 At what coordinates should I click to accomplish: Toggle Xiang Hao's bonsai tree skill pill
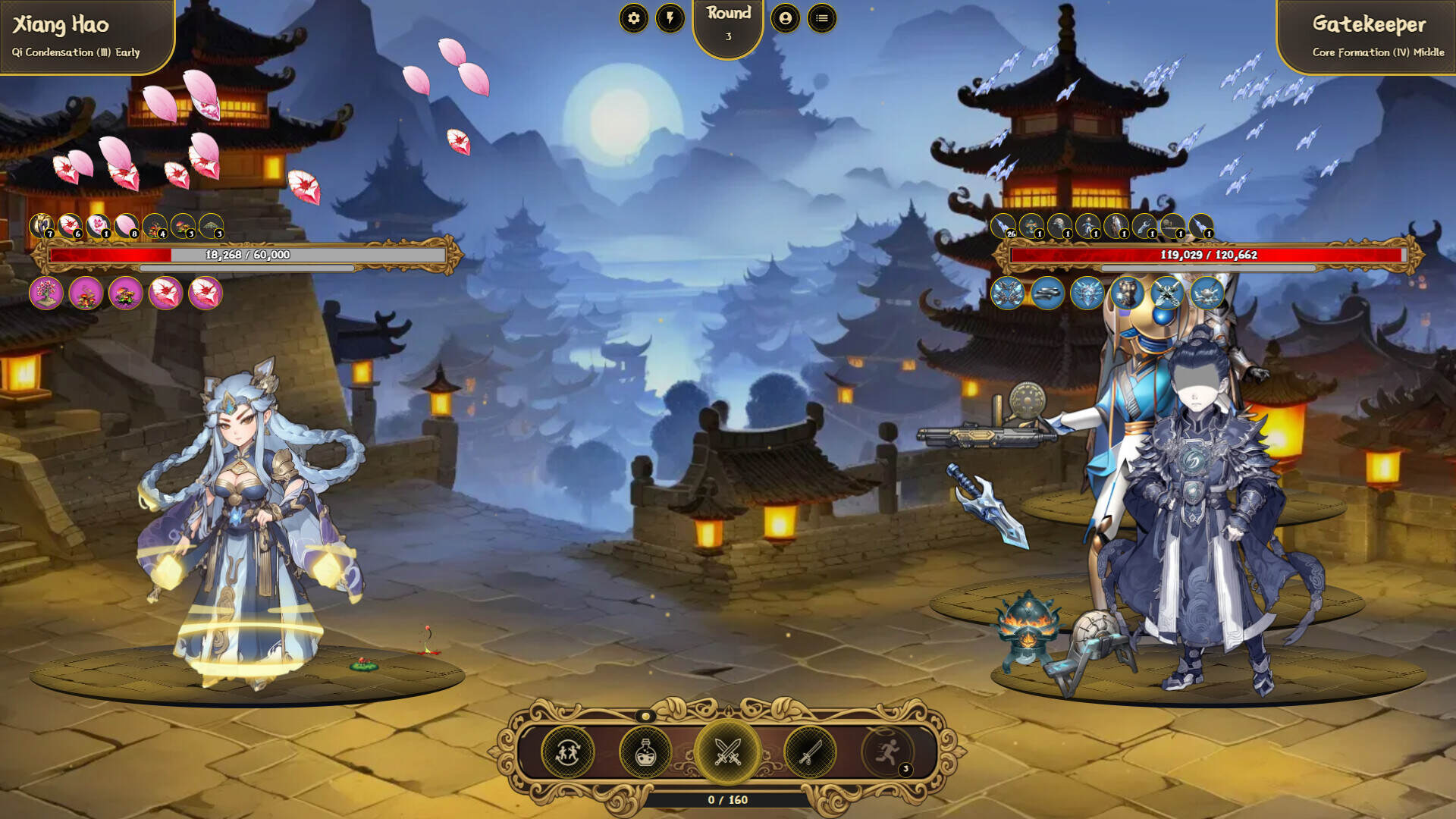45,294
